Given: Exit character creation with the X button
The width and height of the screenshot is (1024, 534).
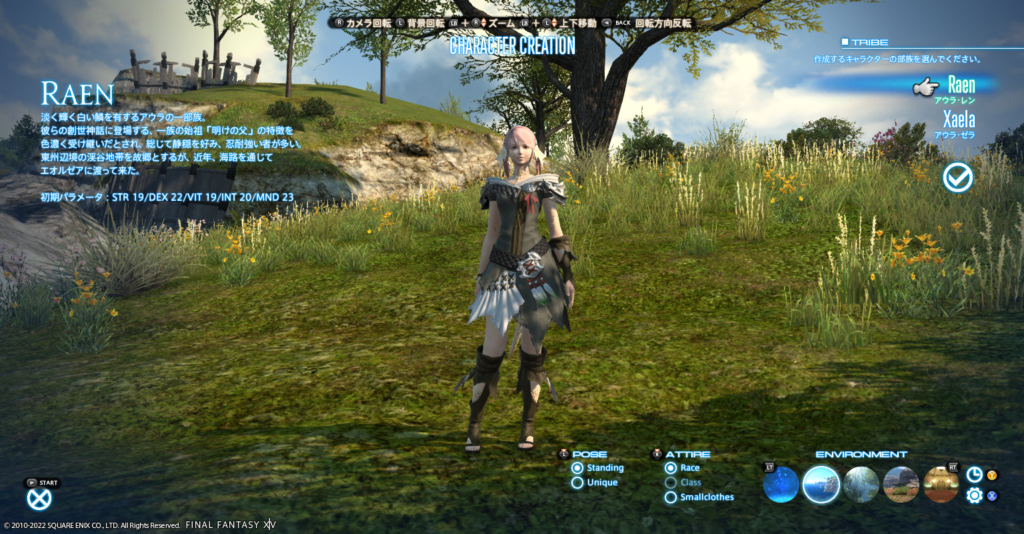Looking at the screenshot, I should coord(39,498).
